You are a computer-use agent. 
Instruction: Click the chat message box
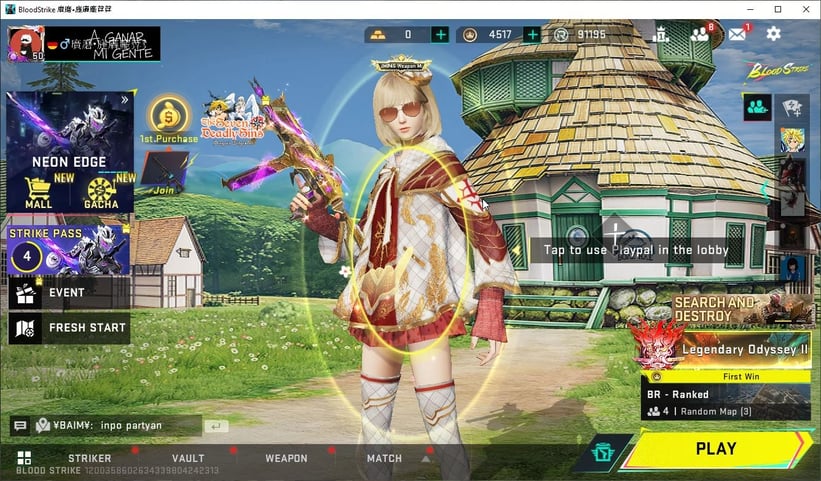[117, 425]
